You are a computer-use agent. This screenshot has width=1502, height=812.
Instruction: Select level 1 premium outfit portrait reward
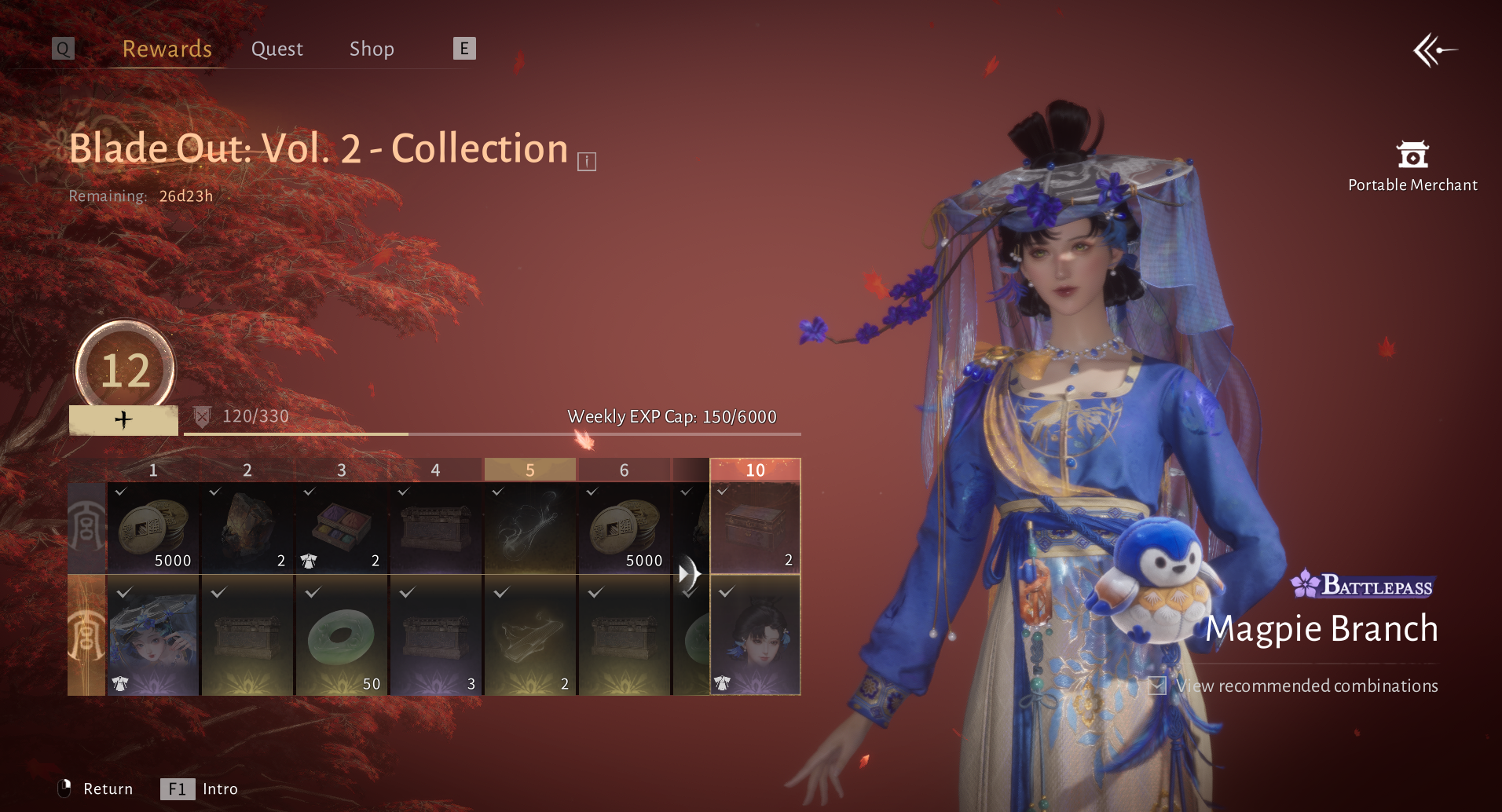(x=153, y=636)
